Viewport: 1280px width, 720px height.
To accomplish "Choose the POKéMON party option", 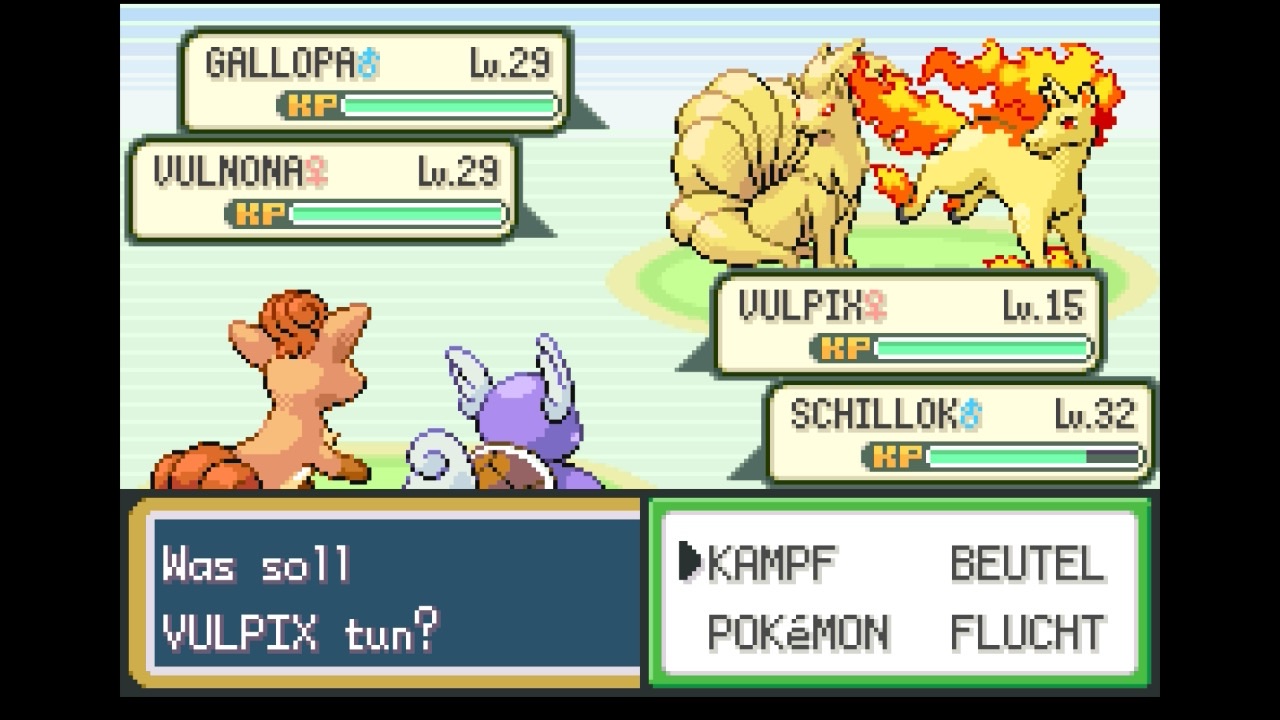I will tap(797, 632).
